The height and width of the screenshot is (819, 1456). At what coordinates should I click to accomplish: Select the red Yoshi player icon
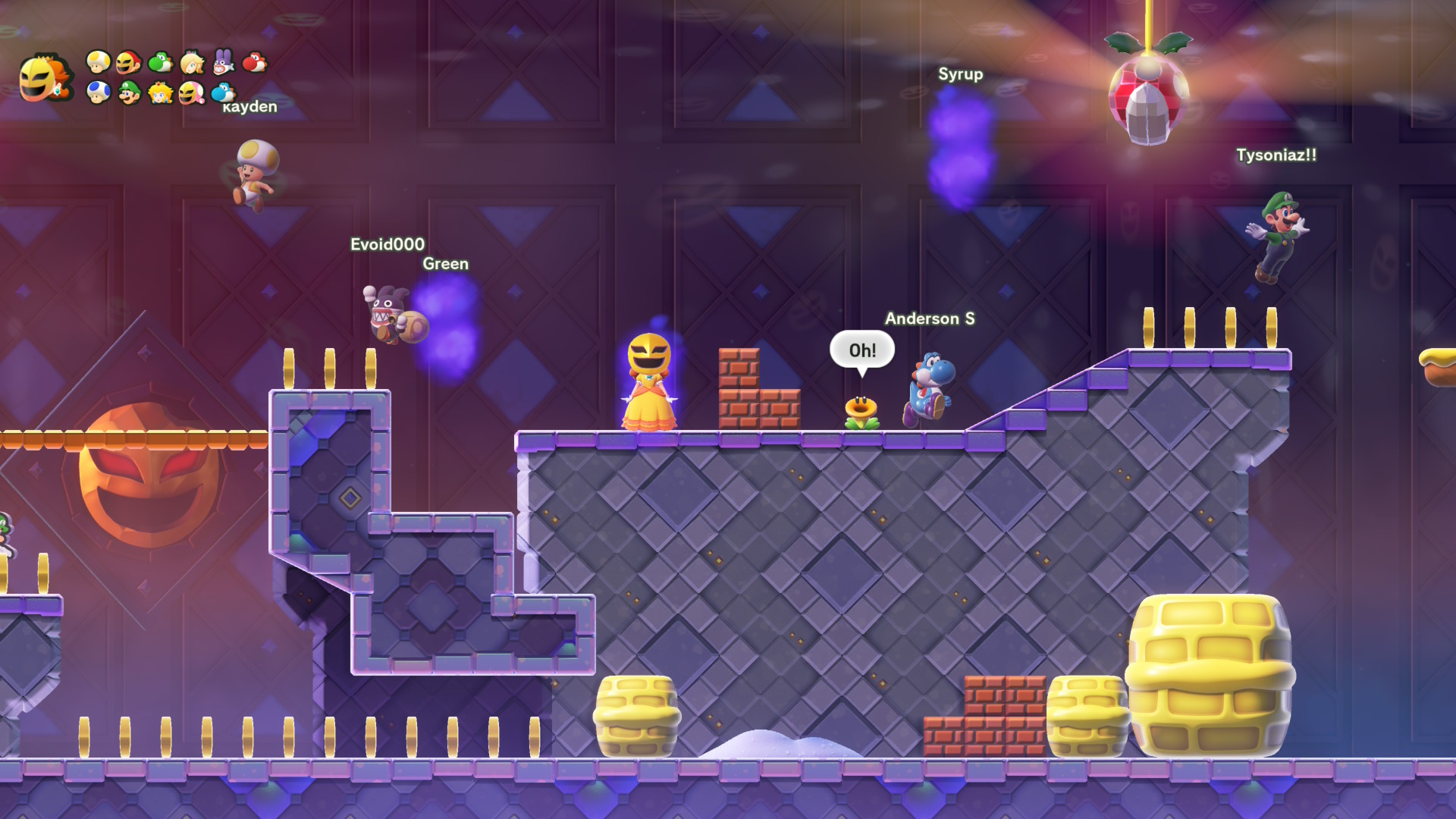tap(255, 61)
